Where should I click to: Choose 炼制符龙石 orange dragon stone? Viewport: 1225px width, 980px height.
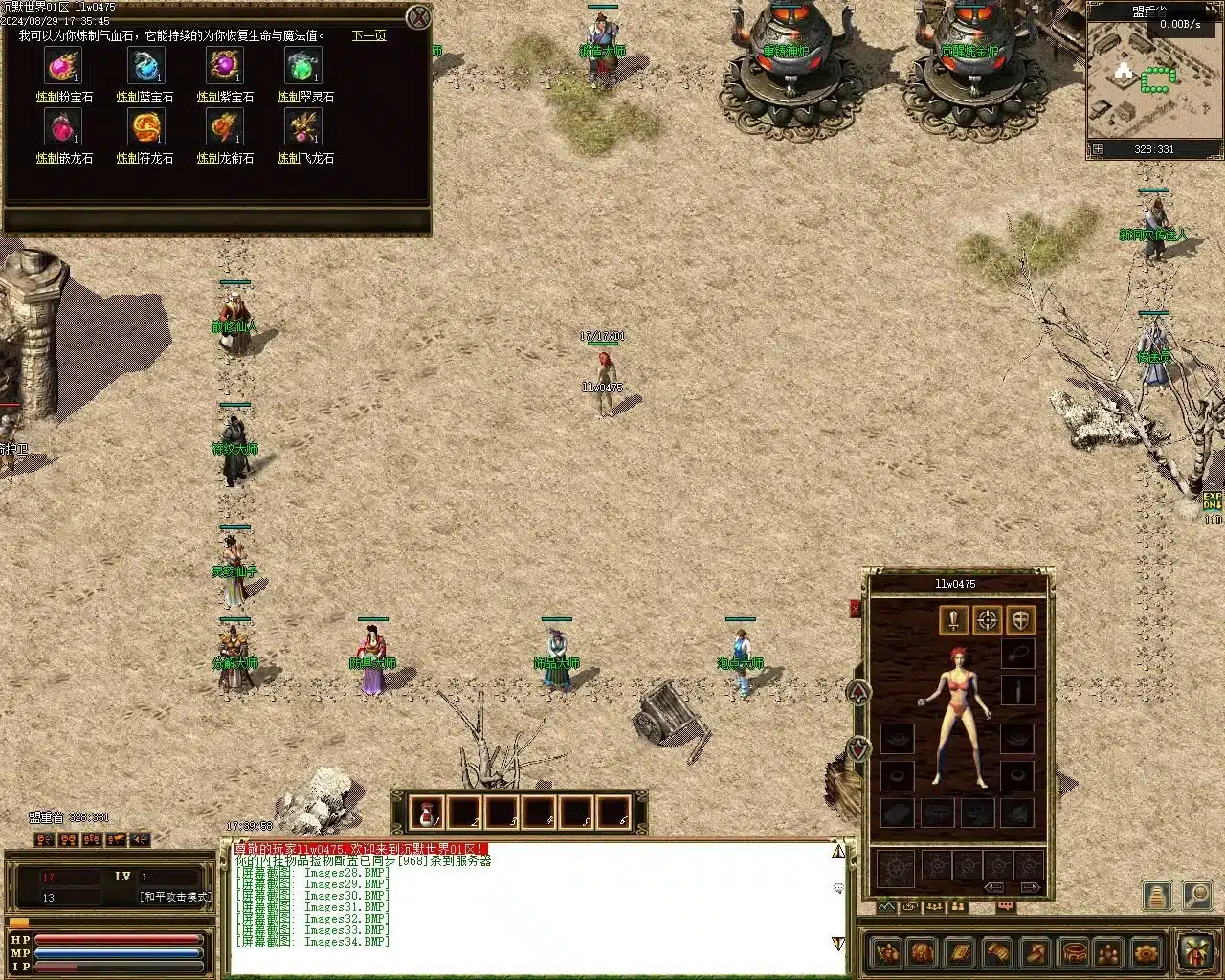coord(145,128)
